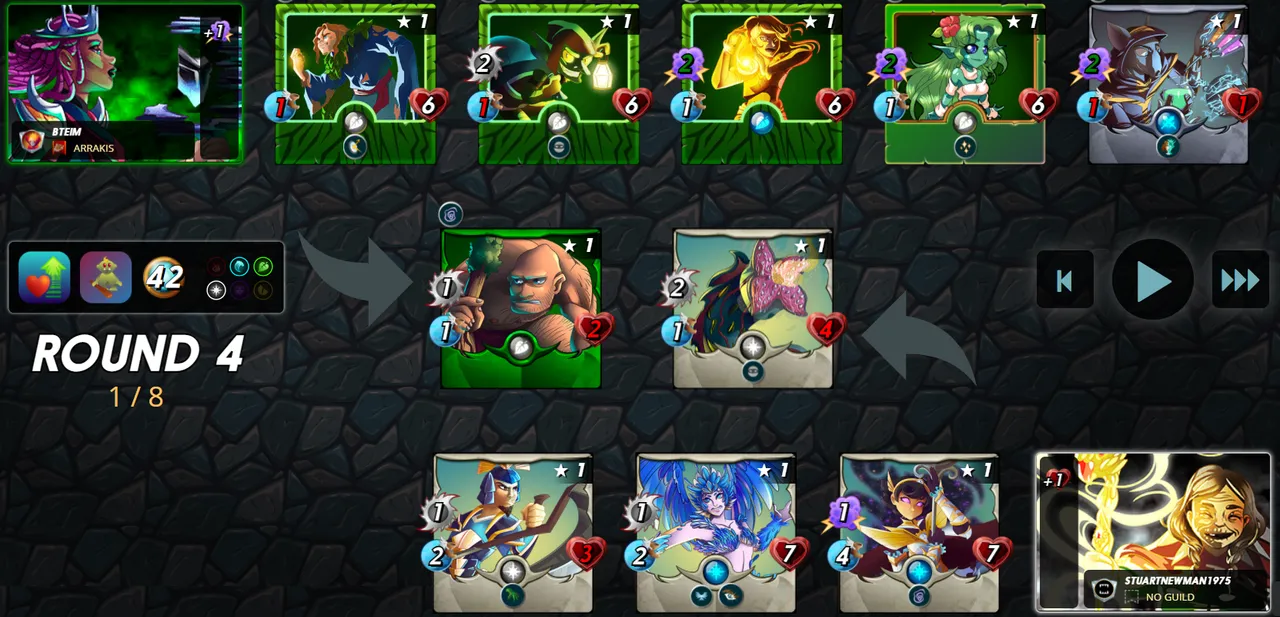View BTEIM's summoner card
Image resolution: width=1280 pixels, height=617 pixels.
(x=125, y=82)
